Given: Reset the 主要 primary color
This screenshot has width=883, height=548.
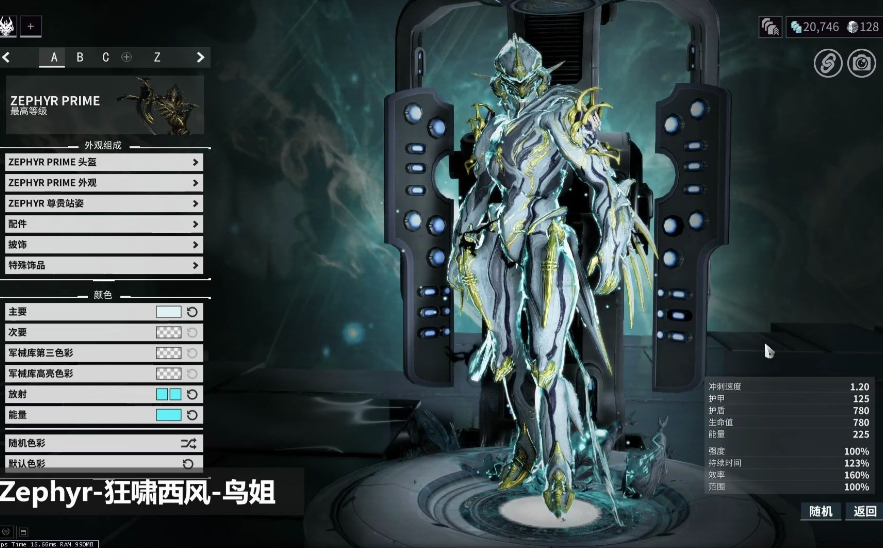Looking at the screenshot, I should pyautogui.click(x=192, y=312).
